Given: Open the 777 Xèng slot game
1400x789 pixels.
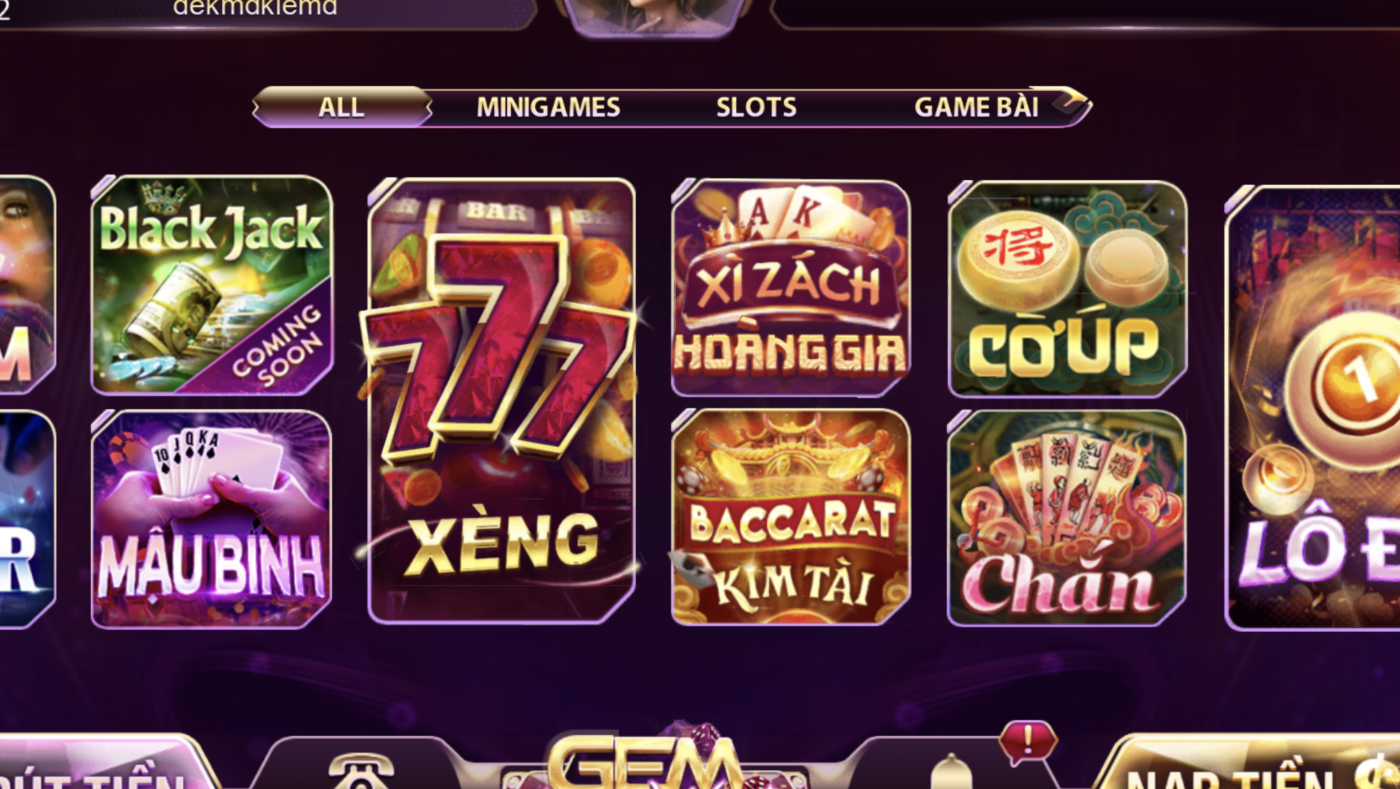Looking at the screenshot, I should click(x=500, y=400).
